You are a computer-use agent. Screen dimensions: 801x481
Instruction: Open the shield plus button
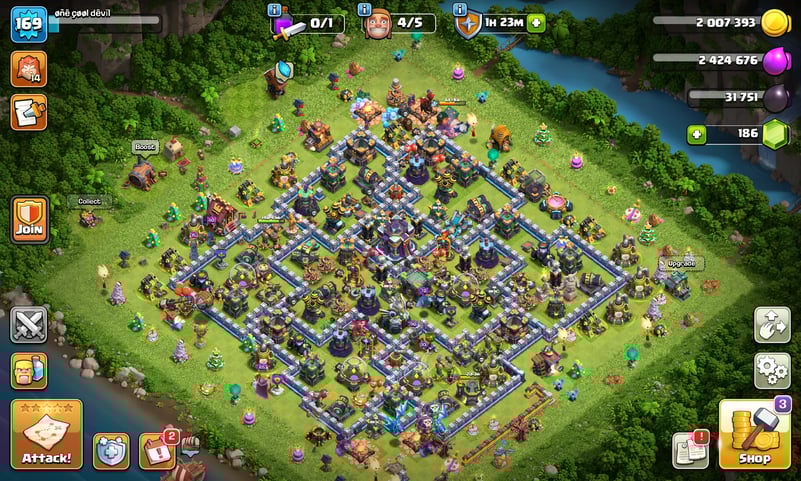(111, 451)
